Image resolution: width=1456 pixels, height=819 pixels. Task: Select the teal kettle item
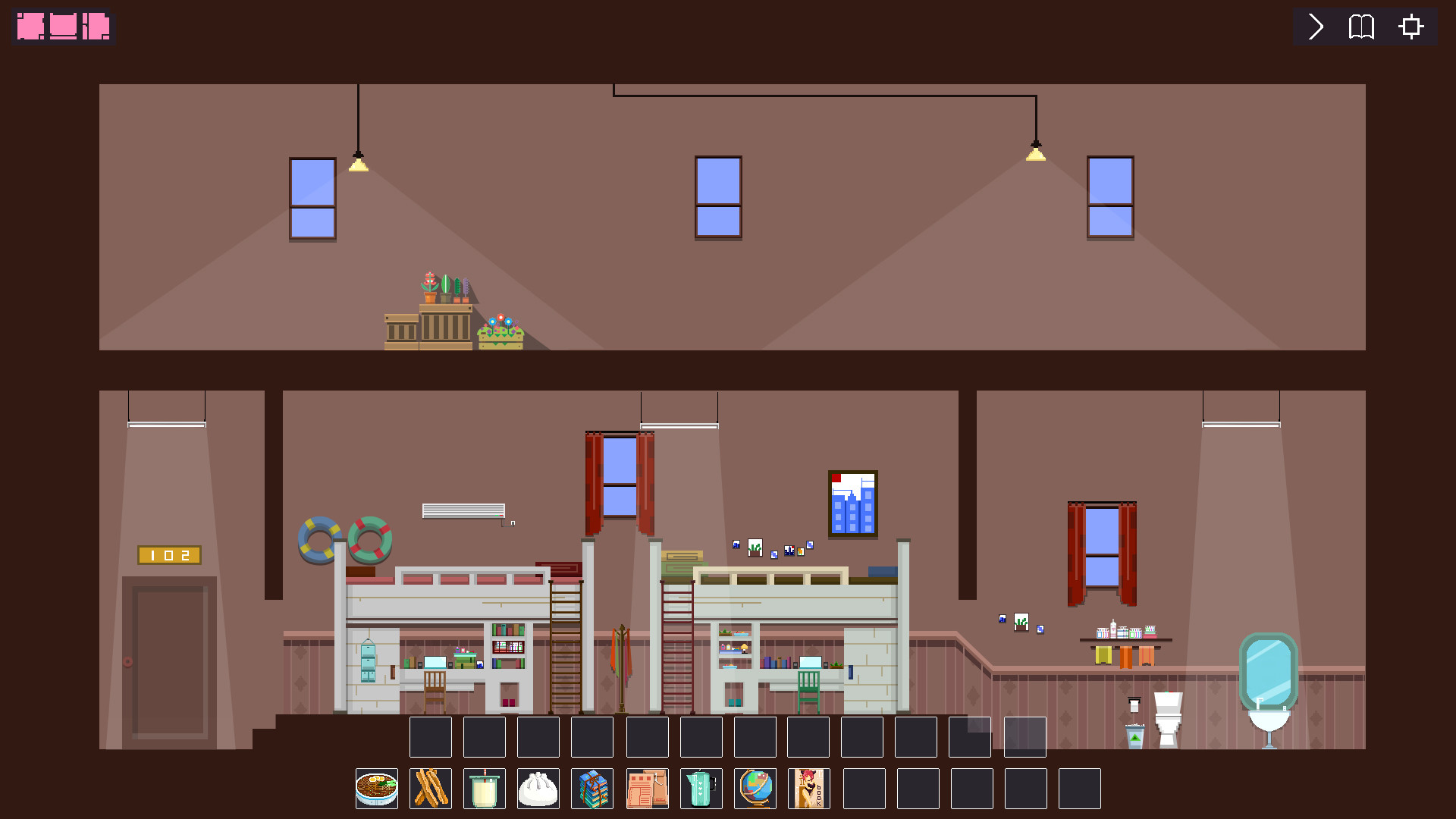pyautogui.click(x=701, y=789)
